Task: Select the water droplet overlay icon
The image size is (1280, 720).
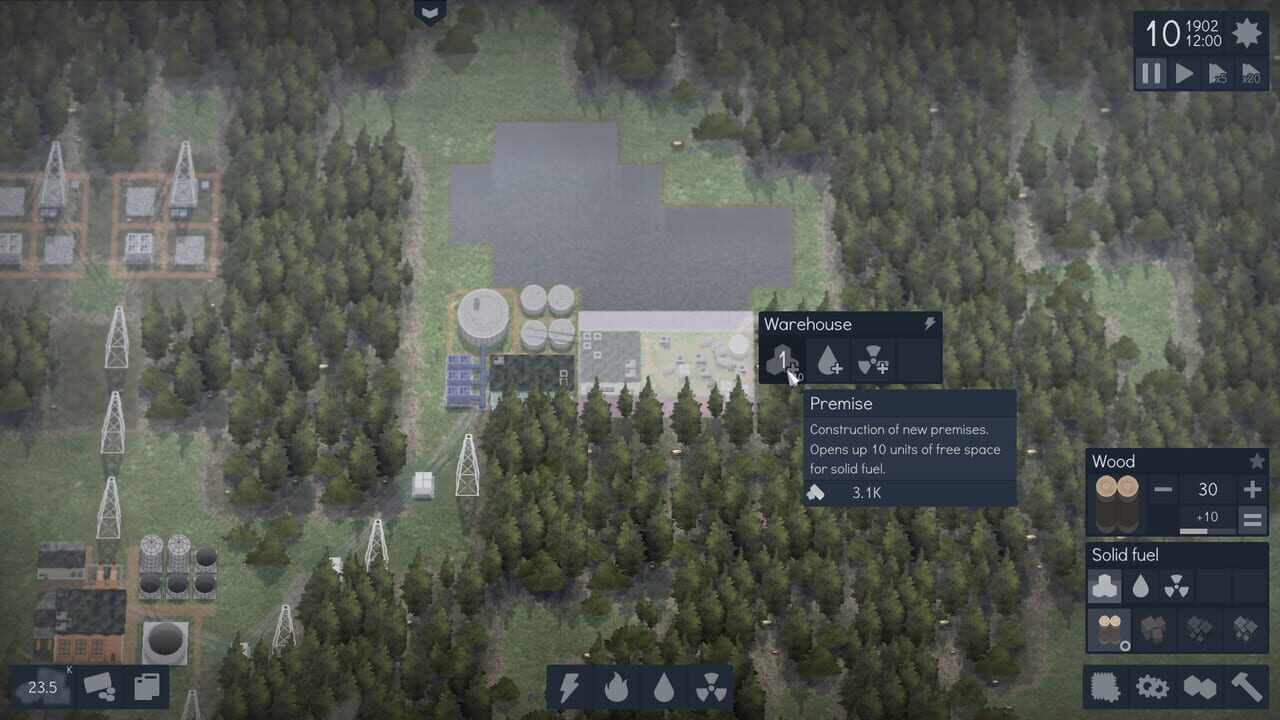Action: [666, 688]
